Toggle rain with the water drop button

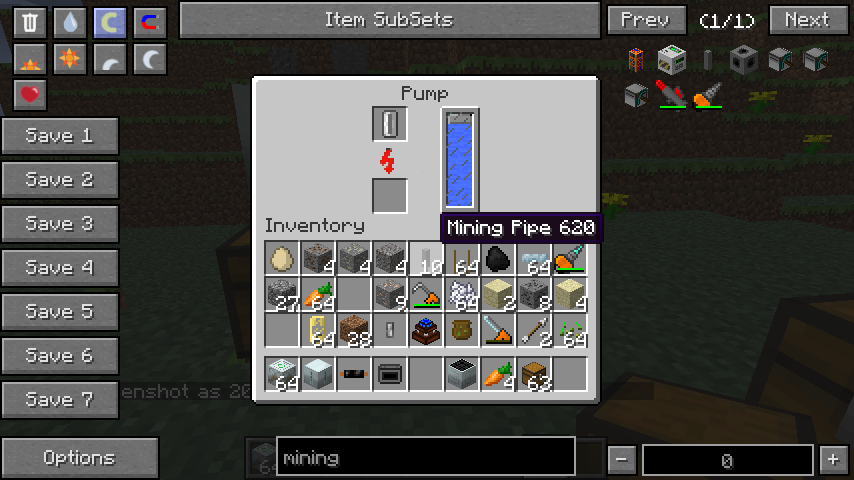(x=70, y=22)
